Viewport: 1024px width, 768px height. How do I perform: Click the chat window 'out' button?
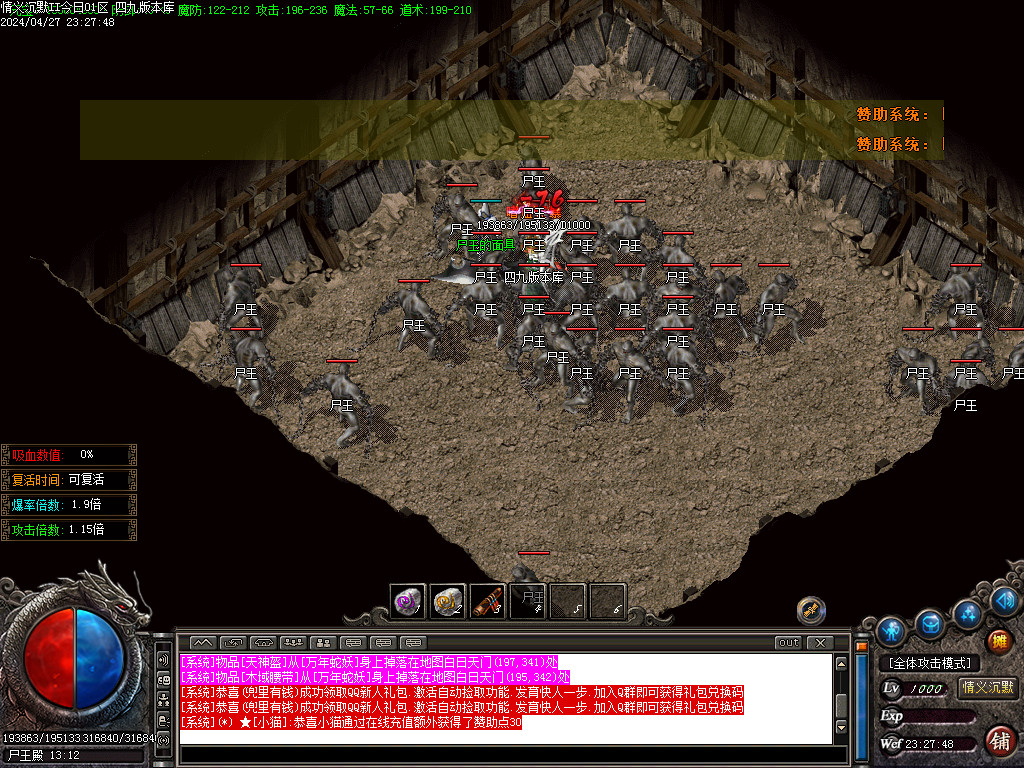click(788, 642)
